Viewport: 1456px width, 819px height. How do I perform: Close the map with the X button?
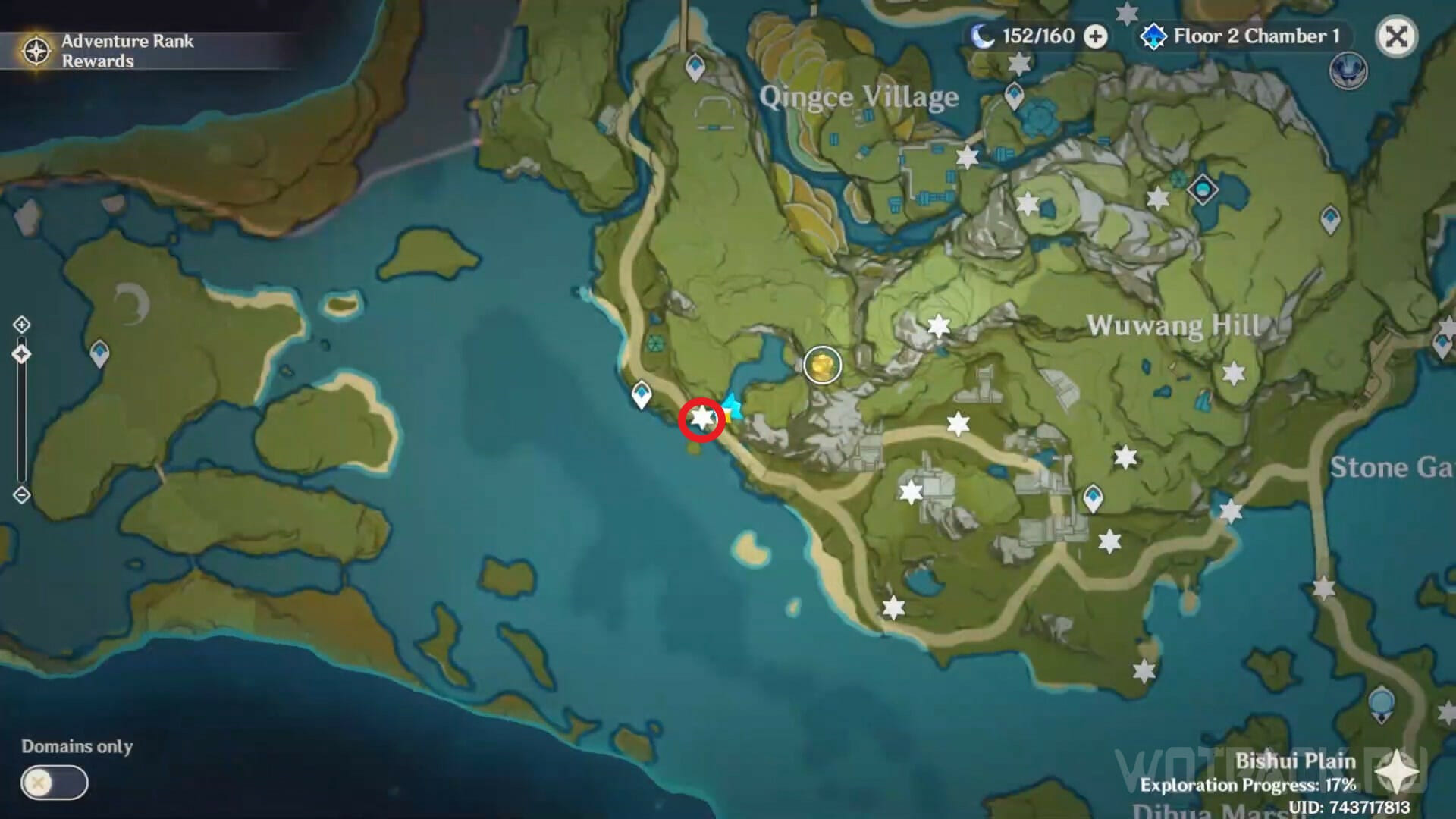1396,36
